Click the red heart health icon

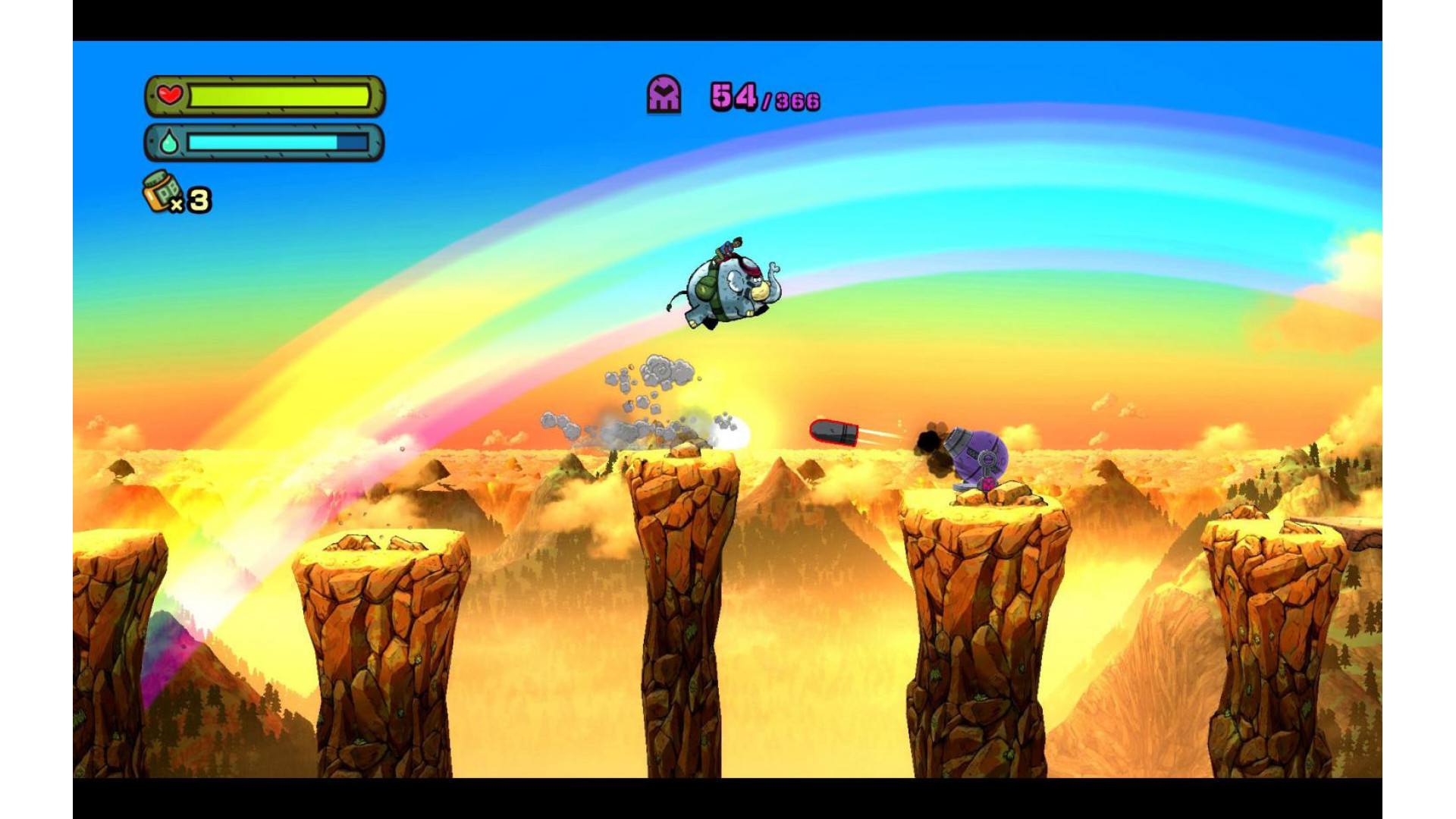click(x=170, y=96)
